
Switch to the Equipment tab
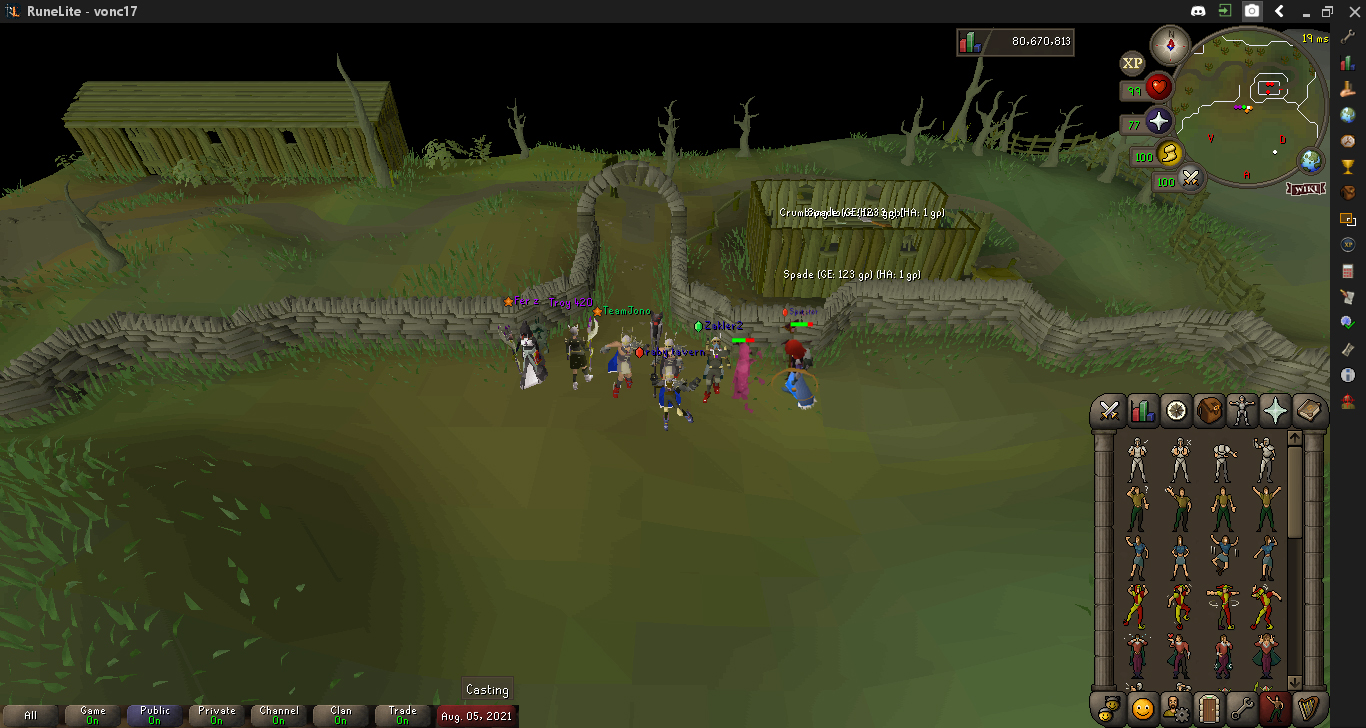tap(1241, 412)
